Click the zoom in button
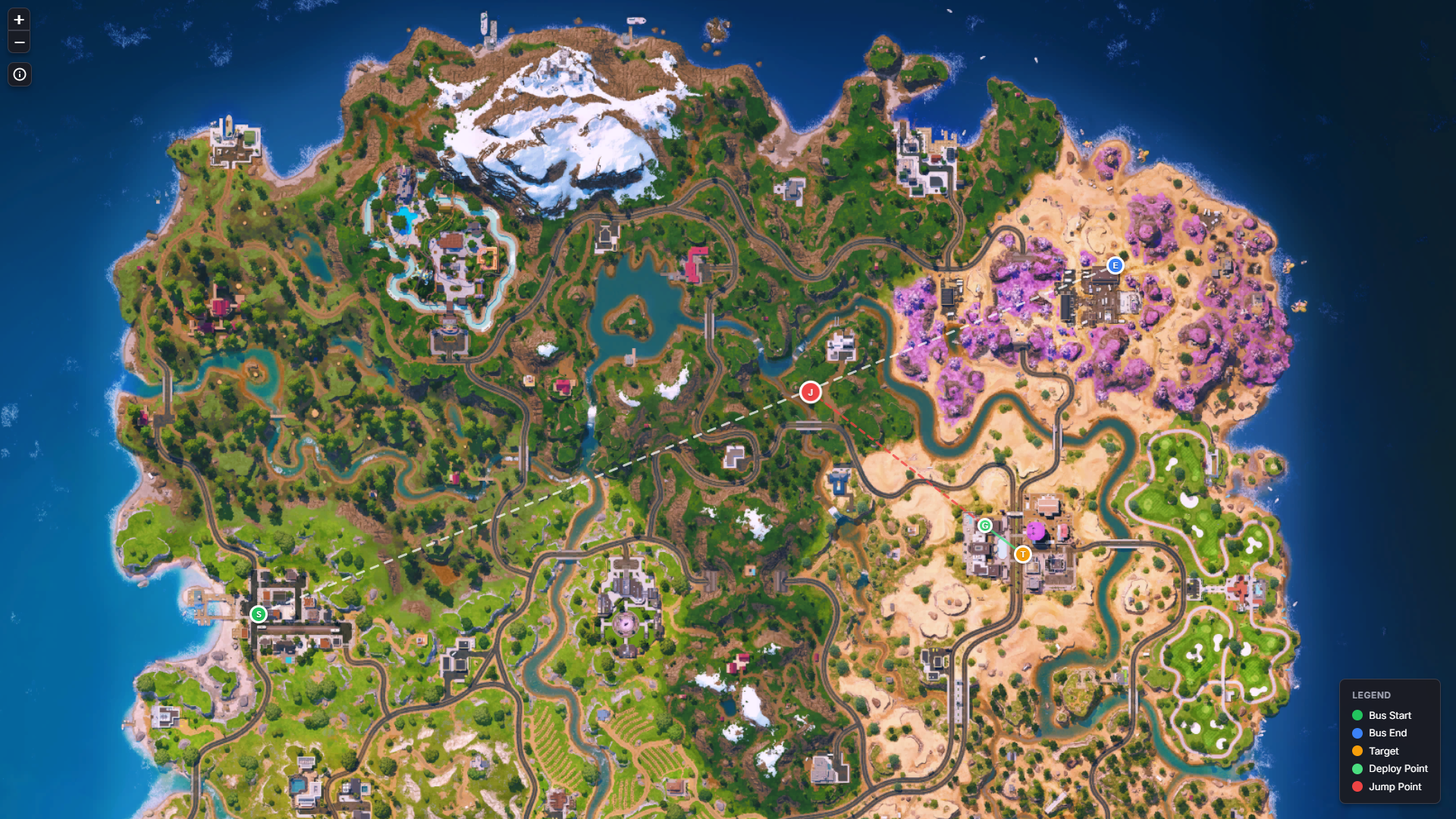 (19, 20)
